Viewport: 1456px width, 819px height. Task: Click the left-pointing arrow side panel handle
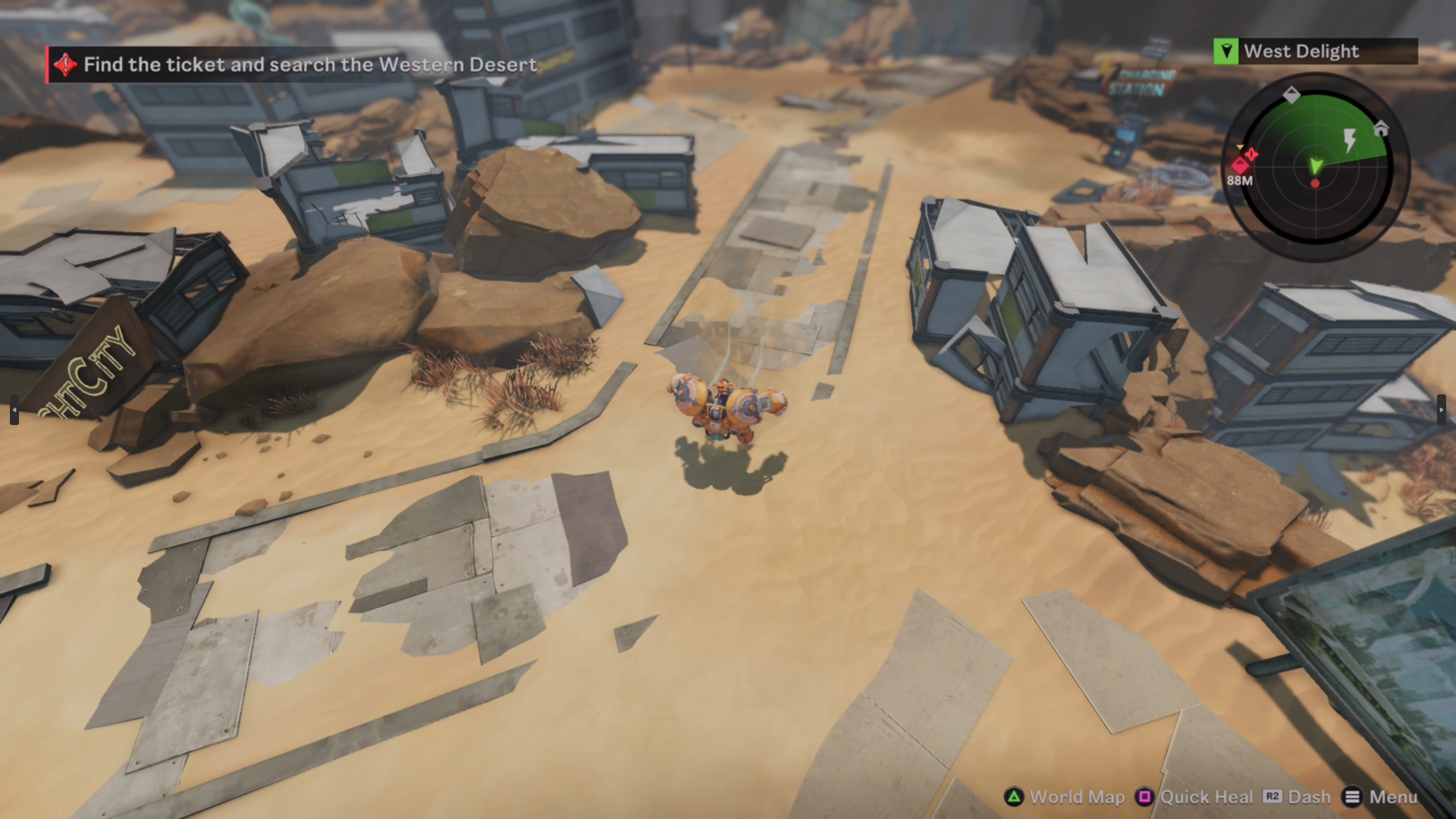14,410
